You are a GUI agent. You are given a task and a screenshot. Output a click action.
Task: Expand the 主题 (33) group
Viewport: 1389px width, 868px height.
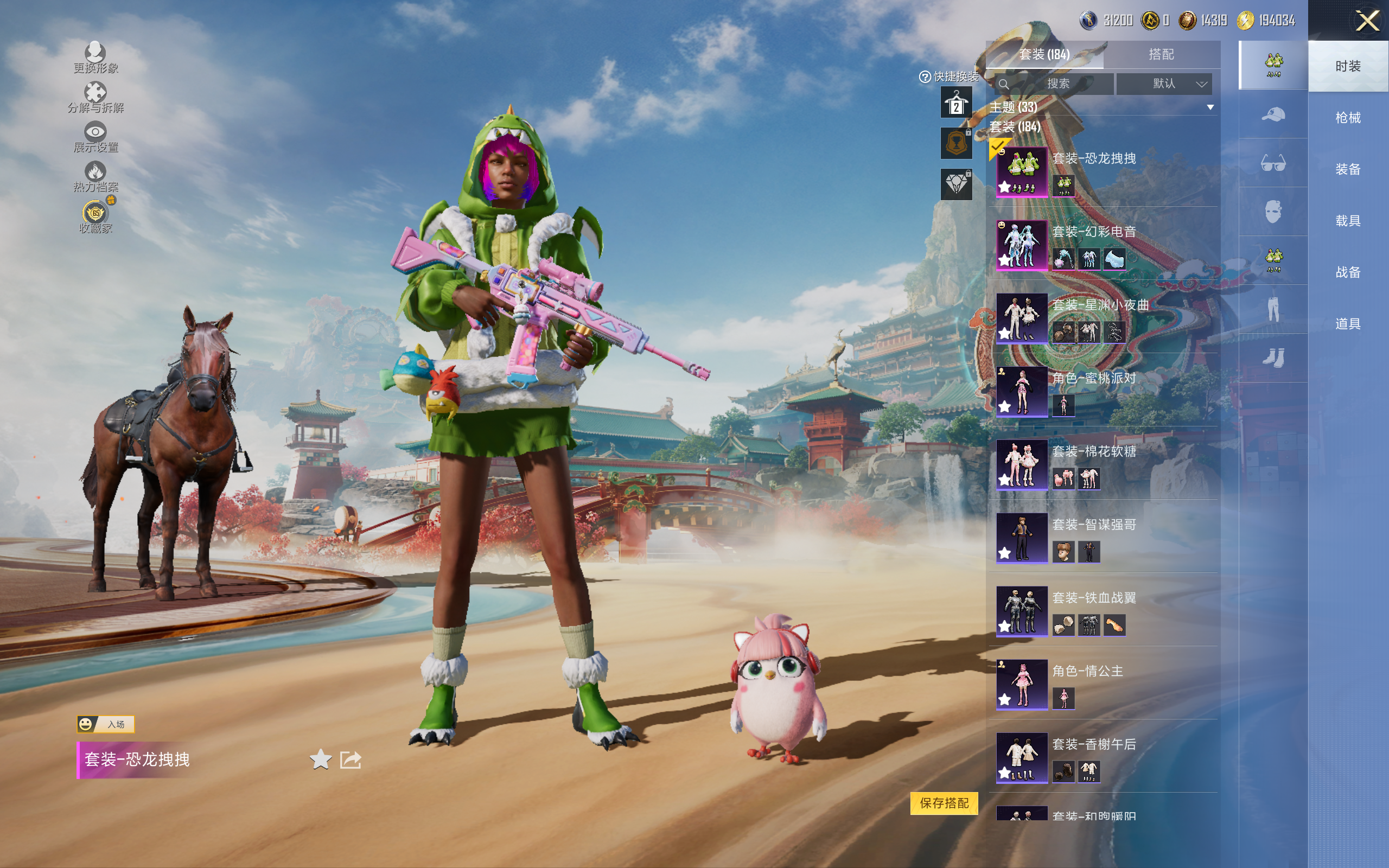(x=1210, y=107)
